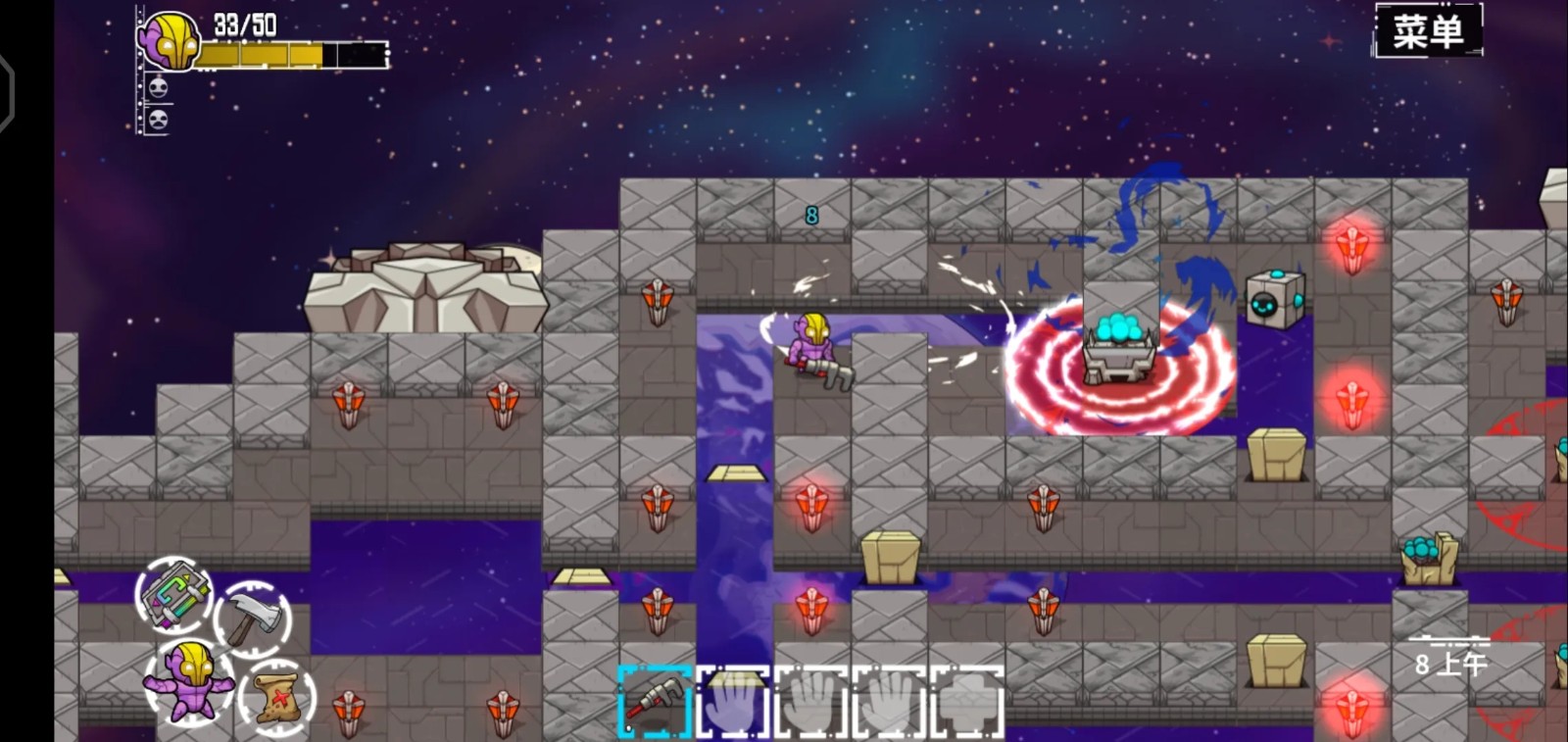Open the purple character equipment screen
Screen dimensions: 1568x742
point(187,680)
